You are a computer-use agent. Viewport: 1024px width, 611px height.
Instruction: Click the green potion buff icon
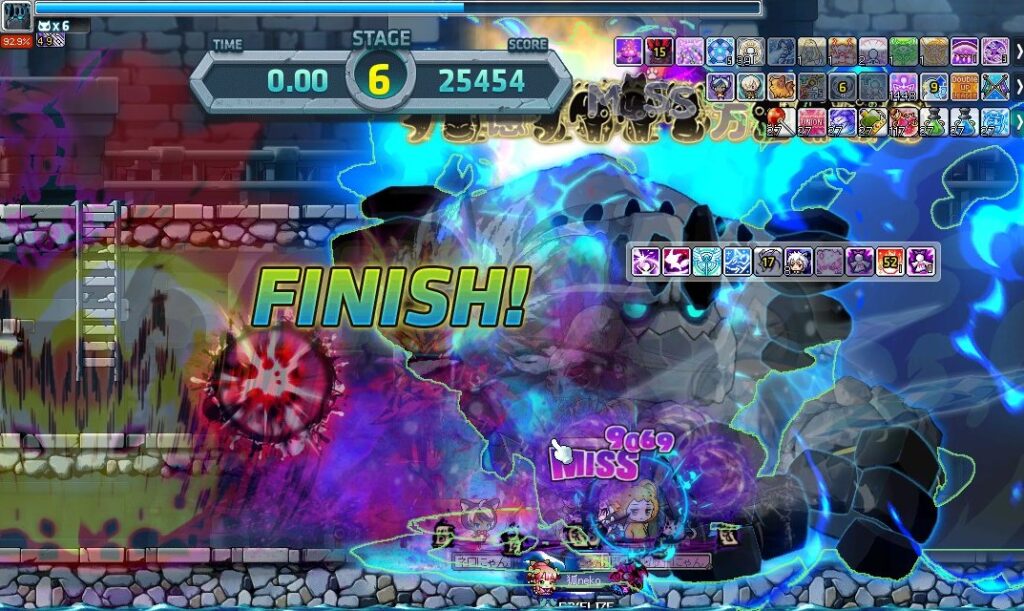(934, 122)
